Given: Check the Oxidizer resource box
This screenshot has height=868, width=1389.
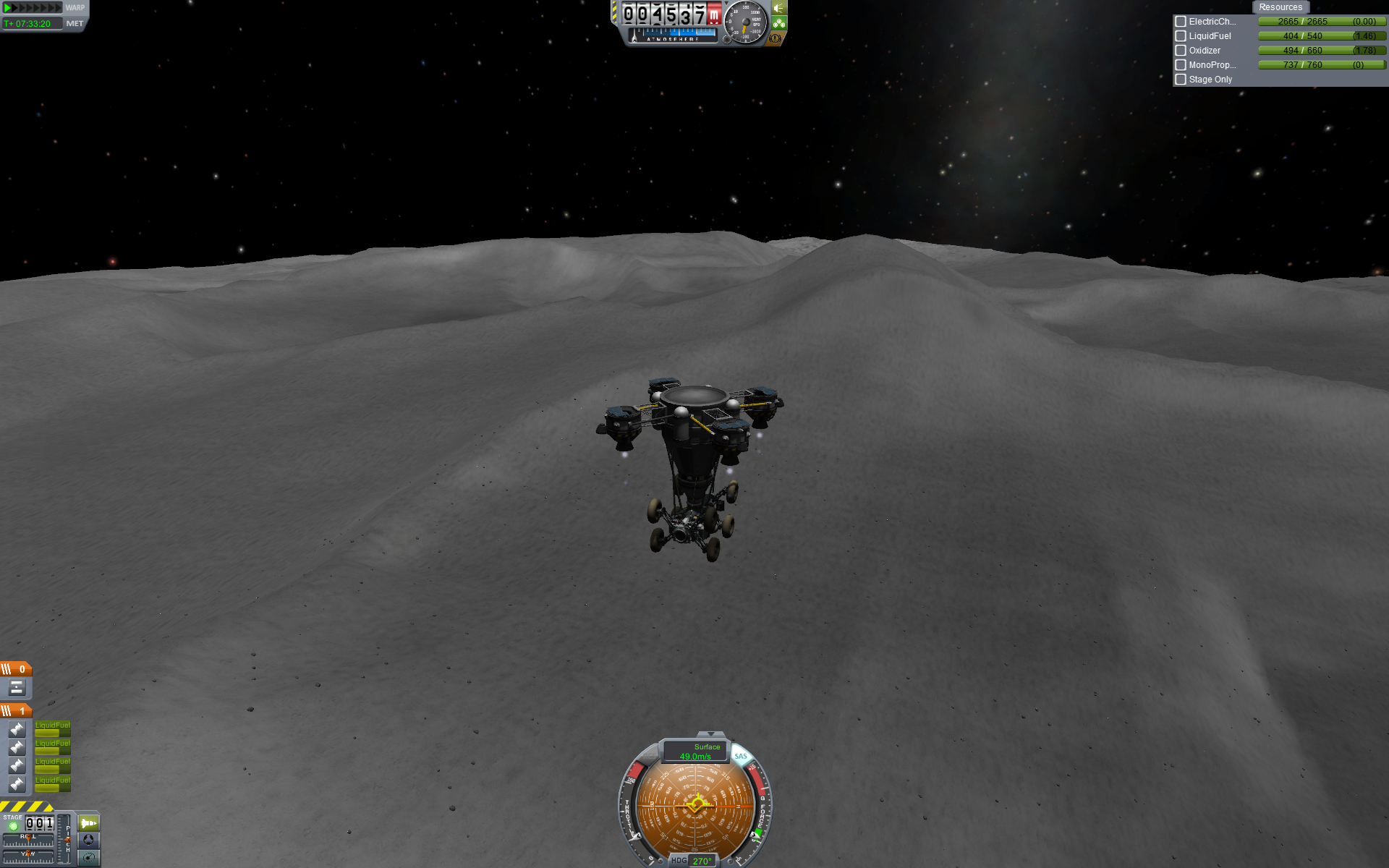Looking at the screenshot, I should pyautogui.click(x=1181, y=51).
